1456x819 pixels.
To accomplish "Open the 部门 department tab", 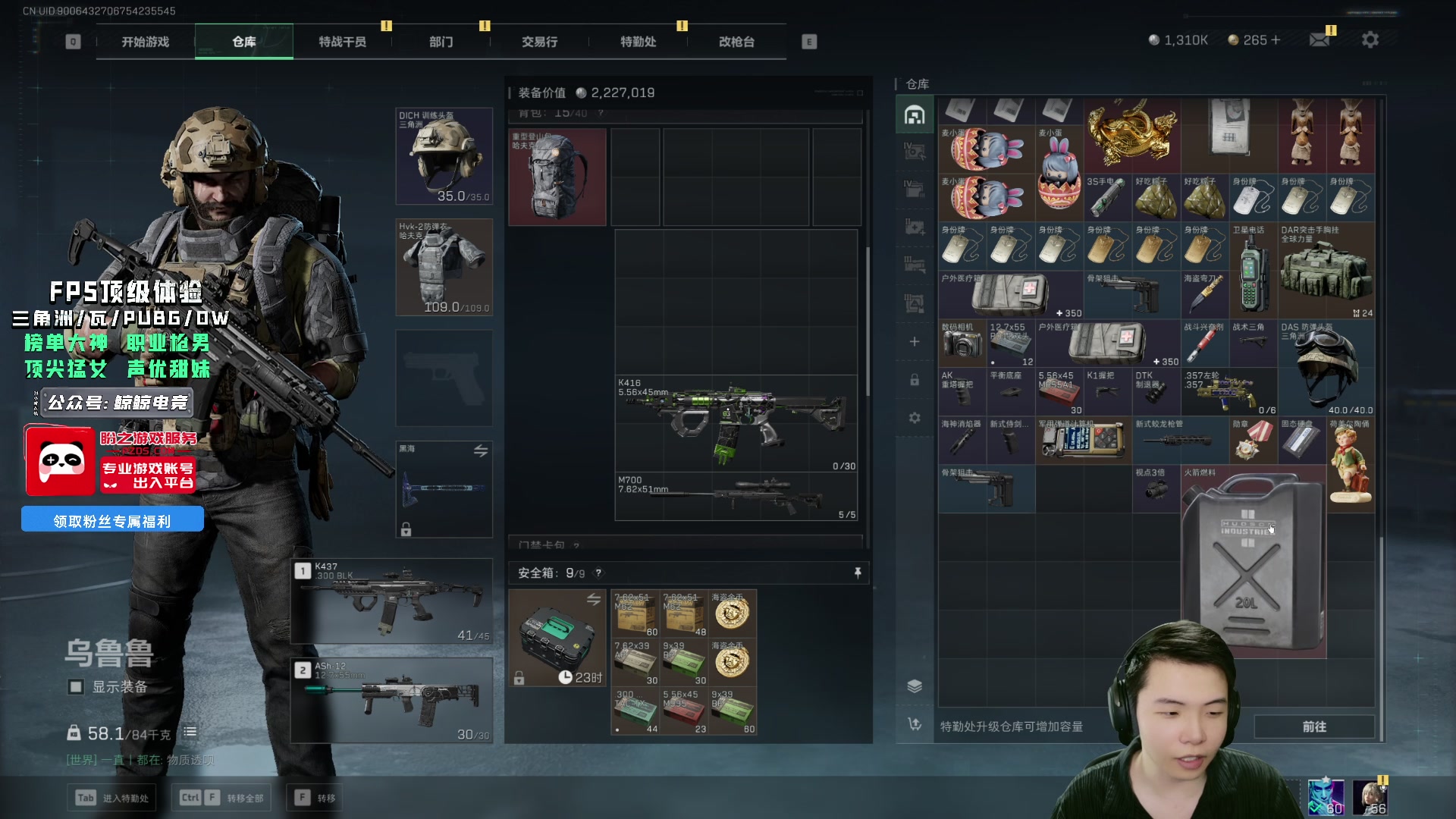I will pyautogui.click(x=441, y=42).
